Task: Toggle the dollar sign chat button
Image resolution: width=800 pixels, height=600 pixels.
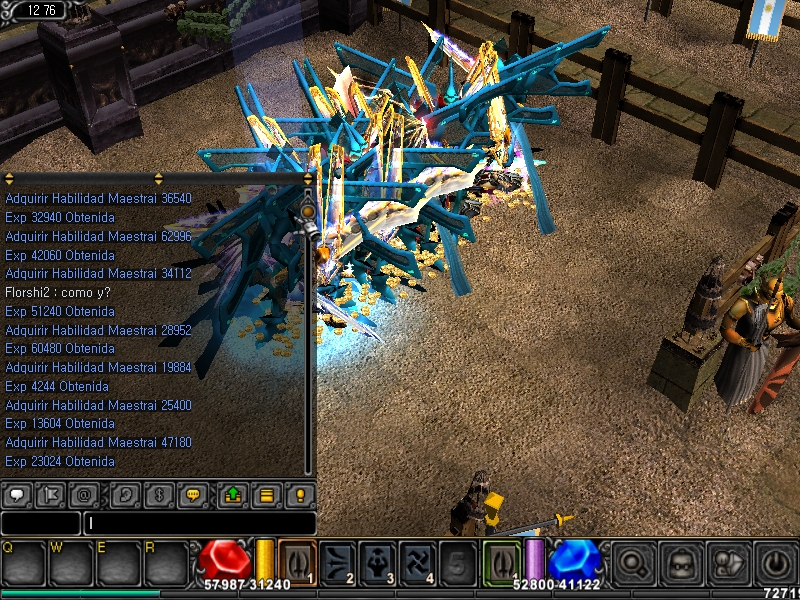Action: pyautogui.click(x=158, y=495)
